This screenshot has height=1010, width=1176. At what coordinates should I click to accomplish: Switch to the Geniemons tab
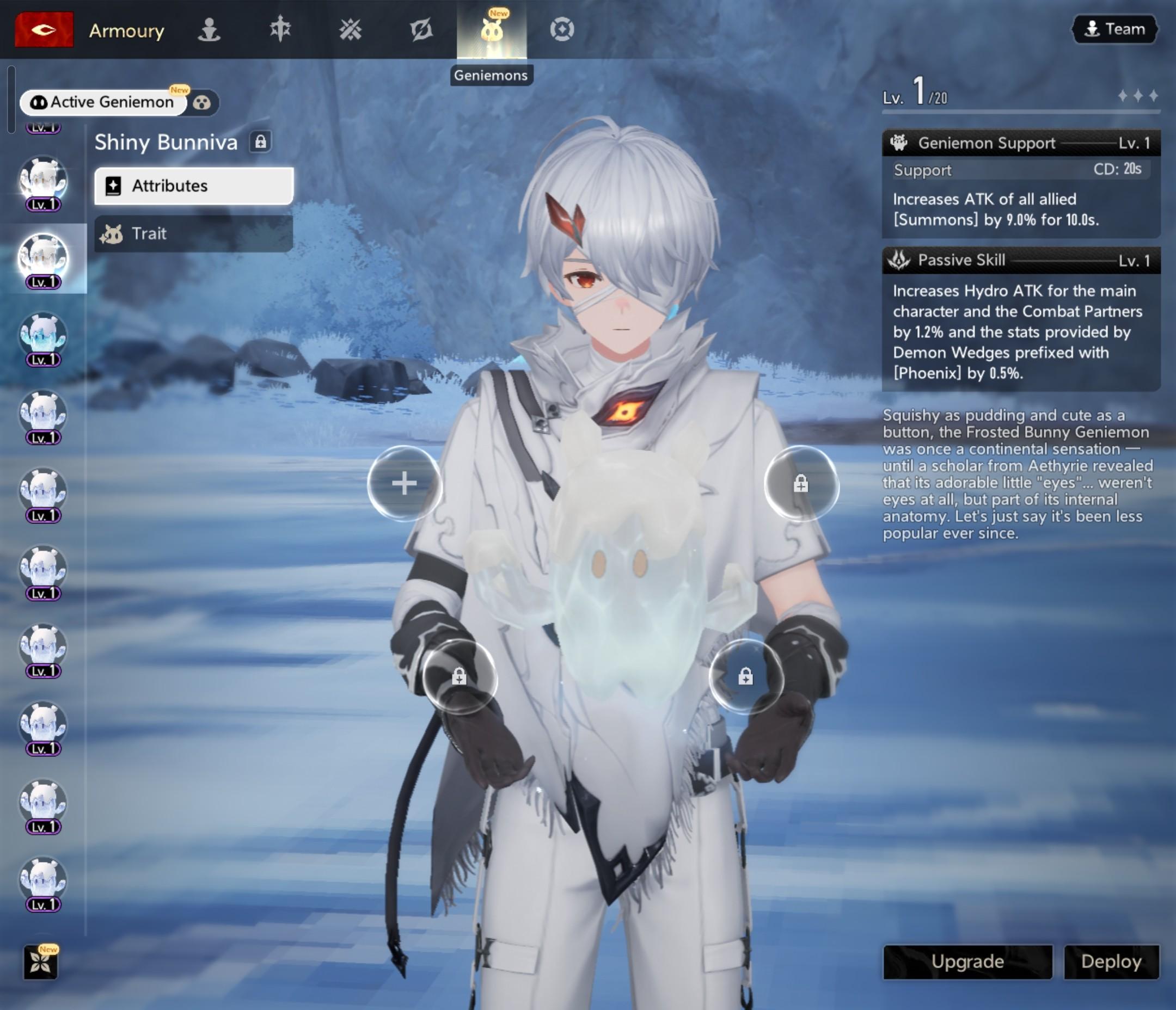[x=492, y=29]
